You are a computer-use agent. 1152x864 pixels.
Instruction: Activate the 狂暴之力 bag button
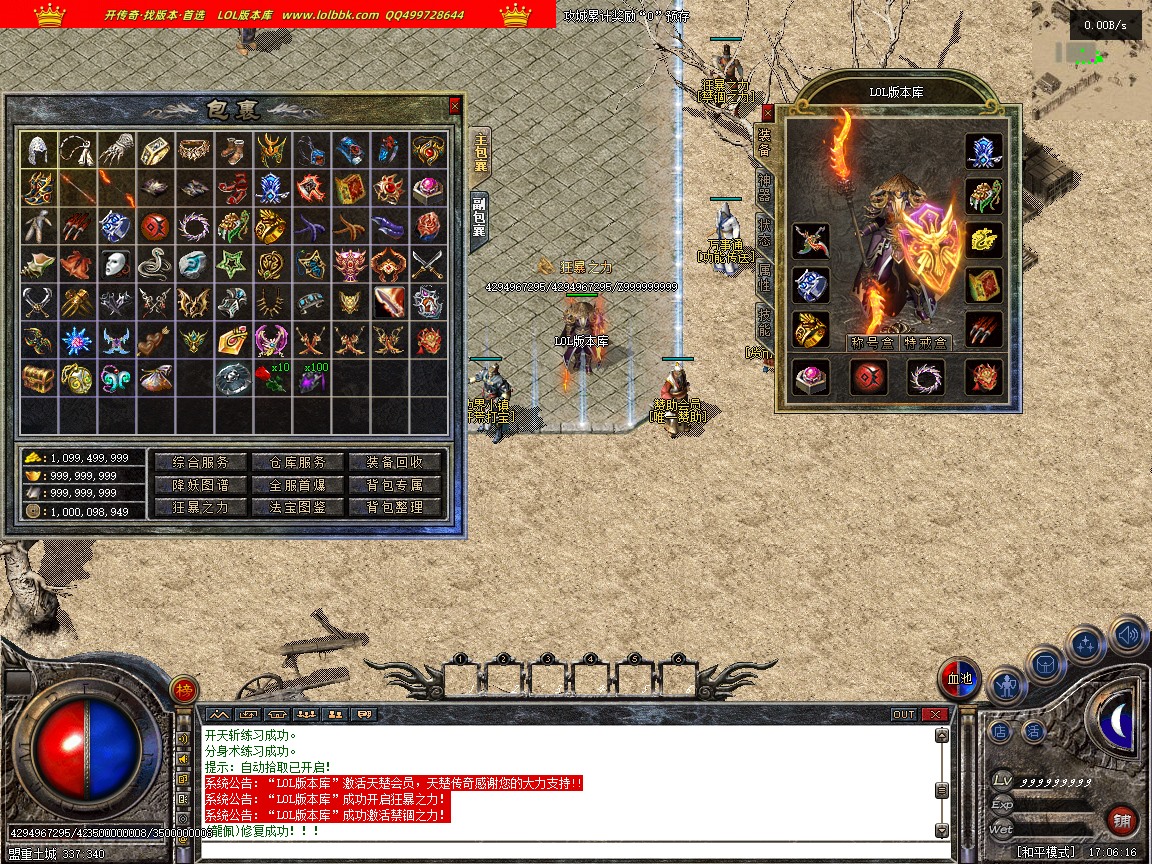pos(199,507)
